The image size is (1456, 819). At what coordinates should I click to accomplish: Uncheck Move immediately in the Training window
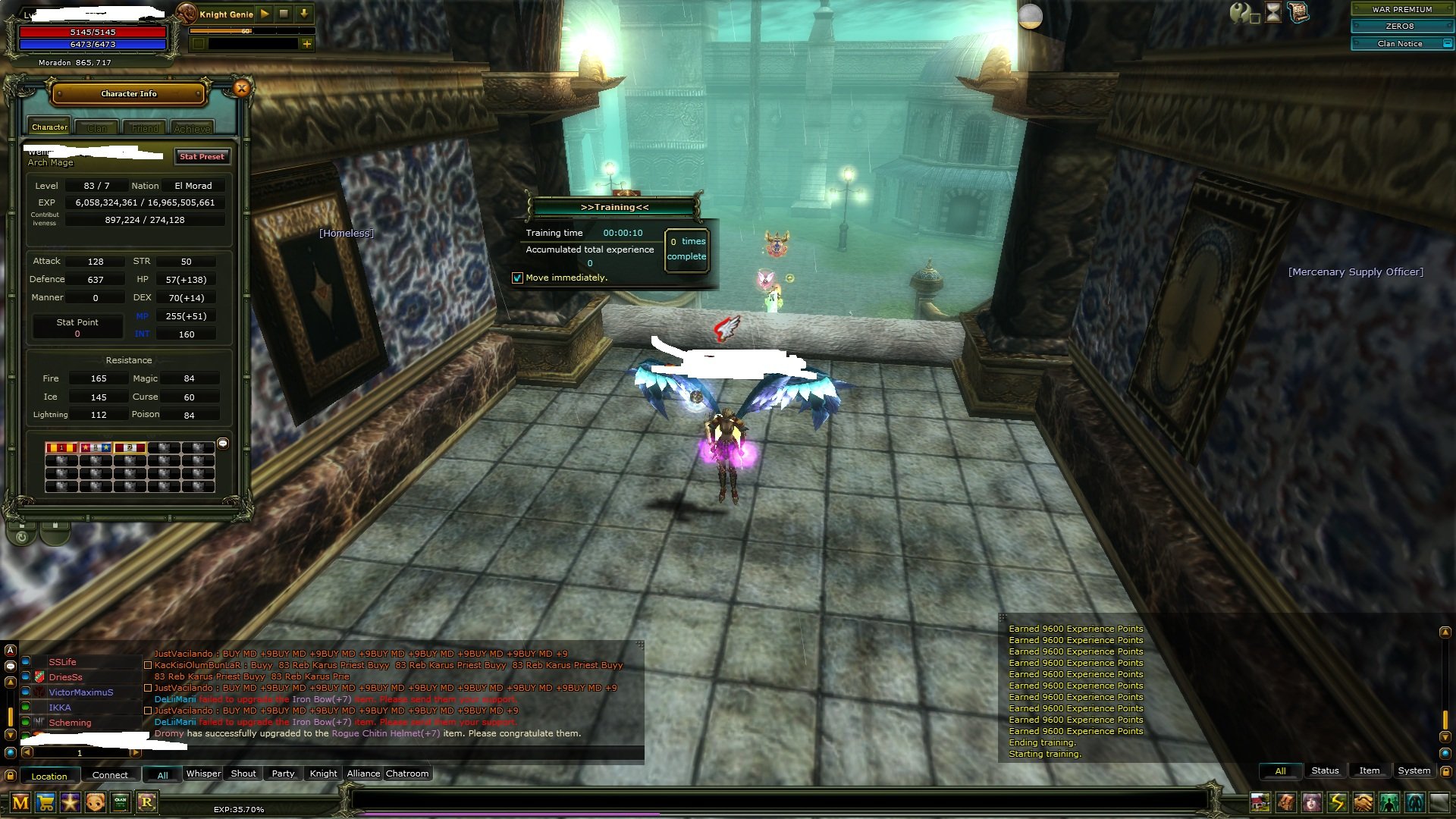pos(518,278)
